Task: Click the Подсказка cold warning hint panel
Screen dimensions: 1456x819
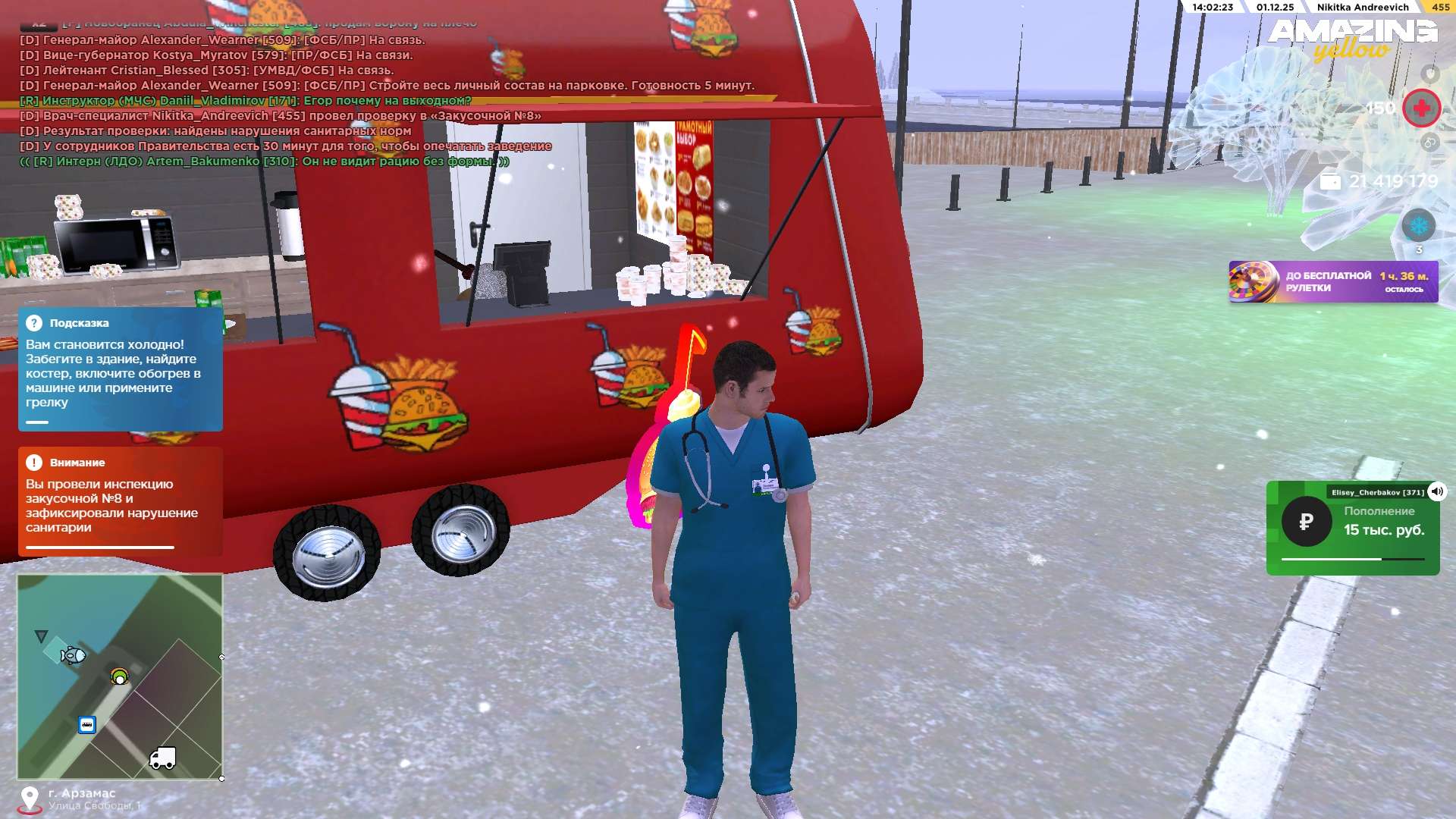Action: coord(120,369)
